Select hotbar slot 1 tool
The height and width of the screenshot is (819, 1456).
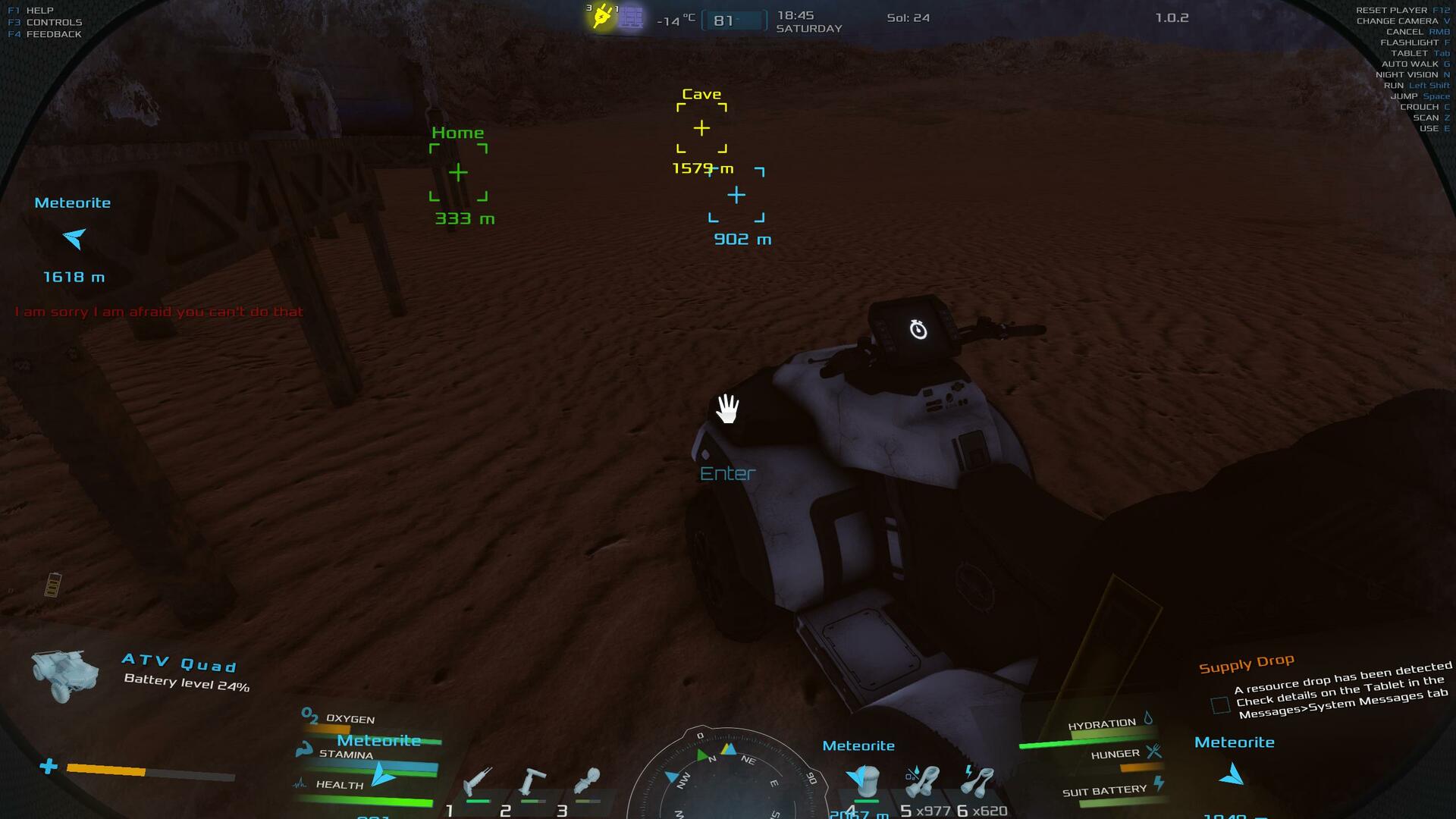tap(478, 781)
